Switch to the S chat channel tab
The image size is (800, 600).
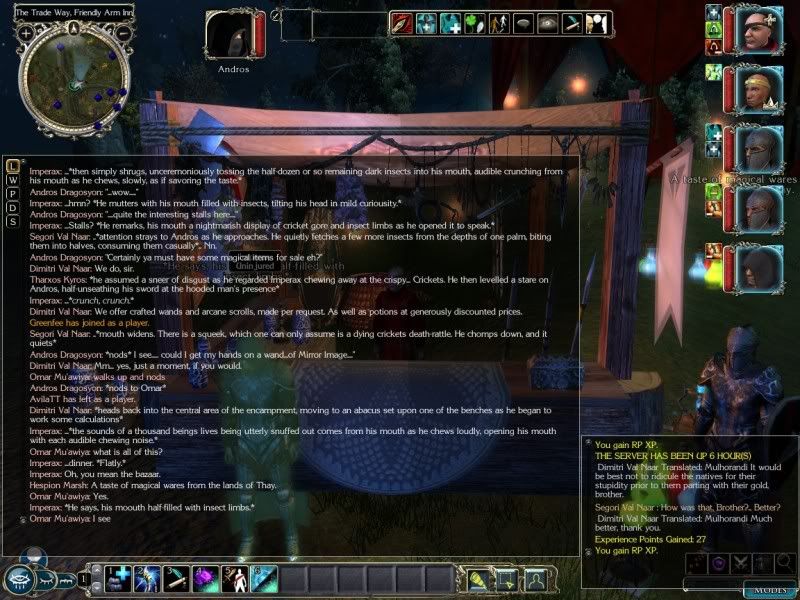[x=13, y=221]
